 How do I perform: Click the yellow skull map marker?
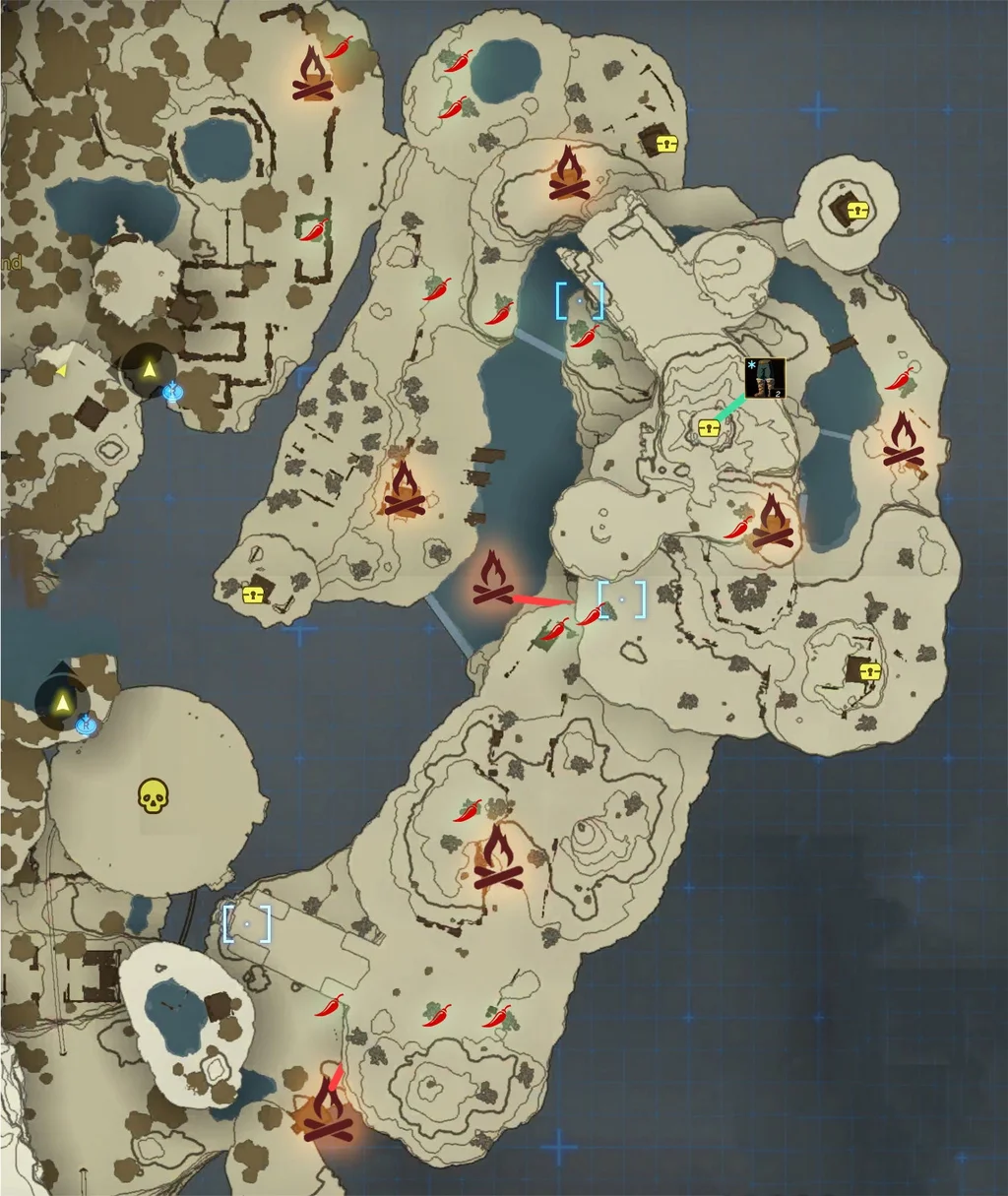point(151,795)
